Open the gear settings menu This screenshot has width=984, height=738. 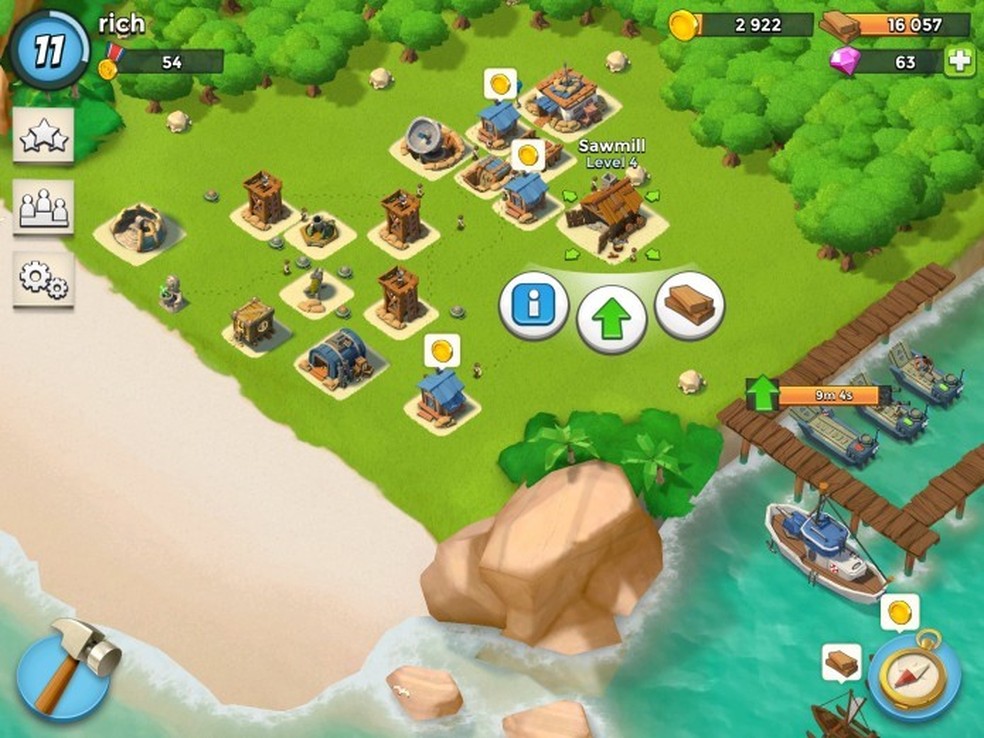click(43, 279)
